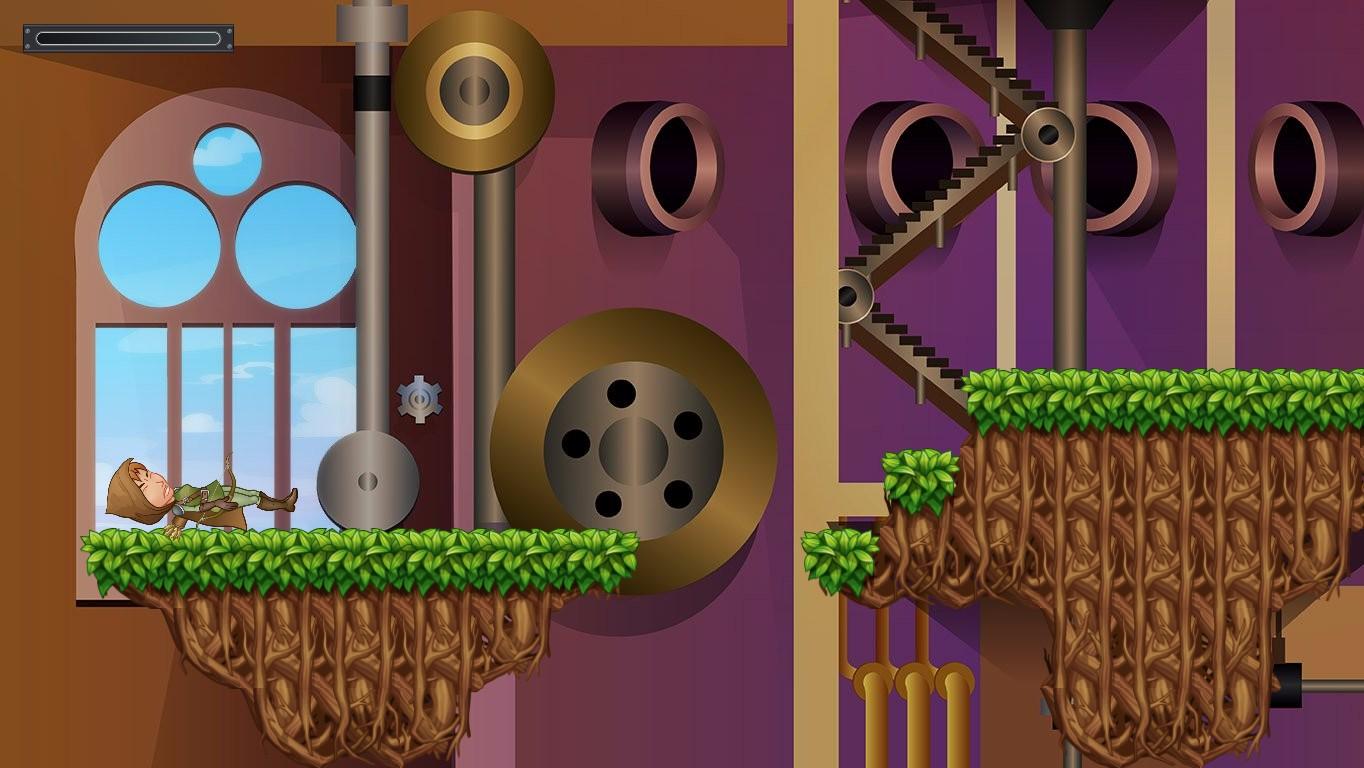Image resolution: width=1364 pixels, height=768 pixels.
Task: Click the small gold gear on the staircase
Action: (1047, 135)
